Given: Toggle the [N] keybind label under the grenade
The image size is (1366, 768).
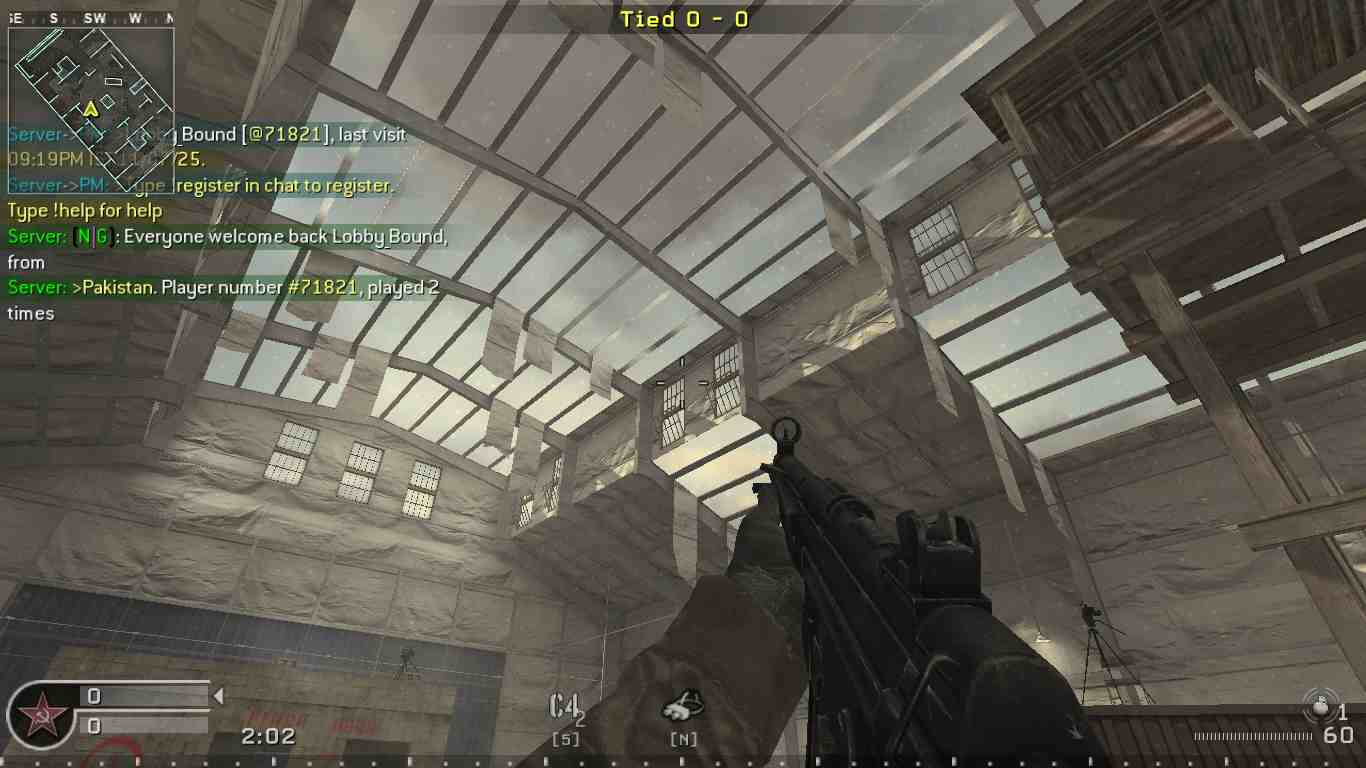Looking at the screenshot, I should [685, 739].
